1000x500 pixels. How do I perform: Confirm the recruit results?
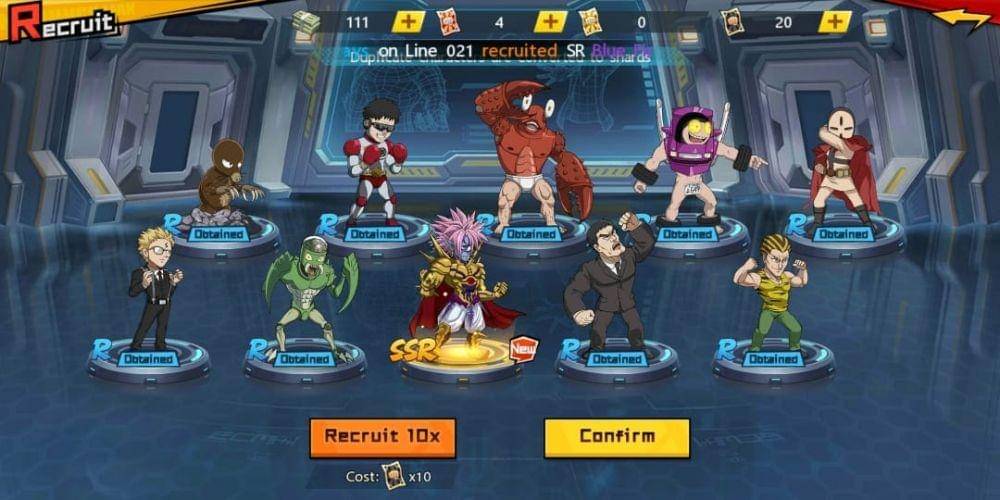point(617,437)
